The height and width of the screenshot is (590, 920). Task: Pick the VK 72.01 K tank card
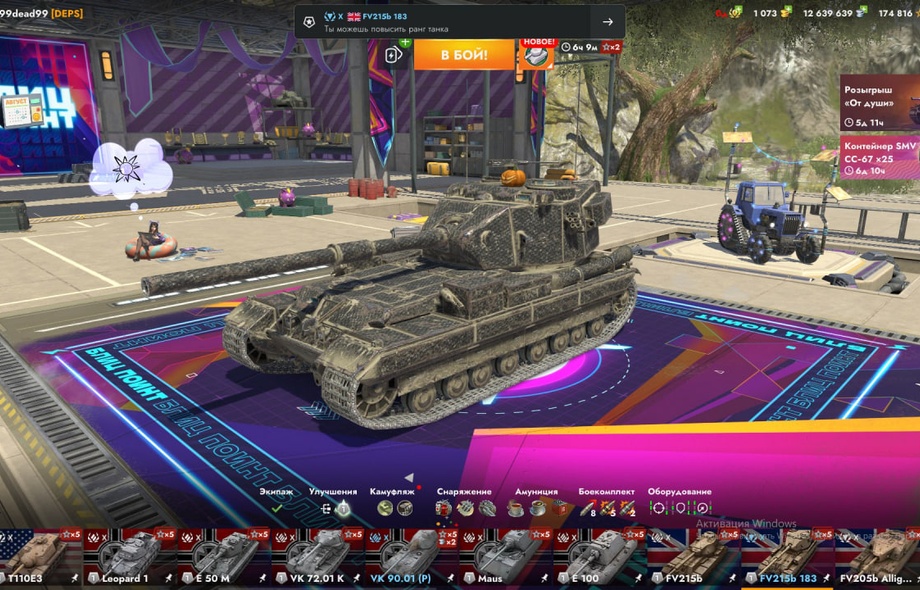click(318, 558)
